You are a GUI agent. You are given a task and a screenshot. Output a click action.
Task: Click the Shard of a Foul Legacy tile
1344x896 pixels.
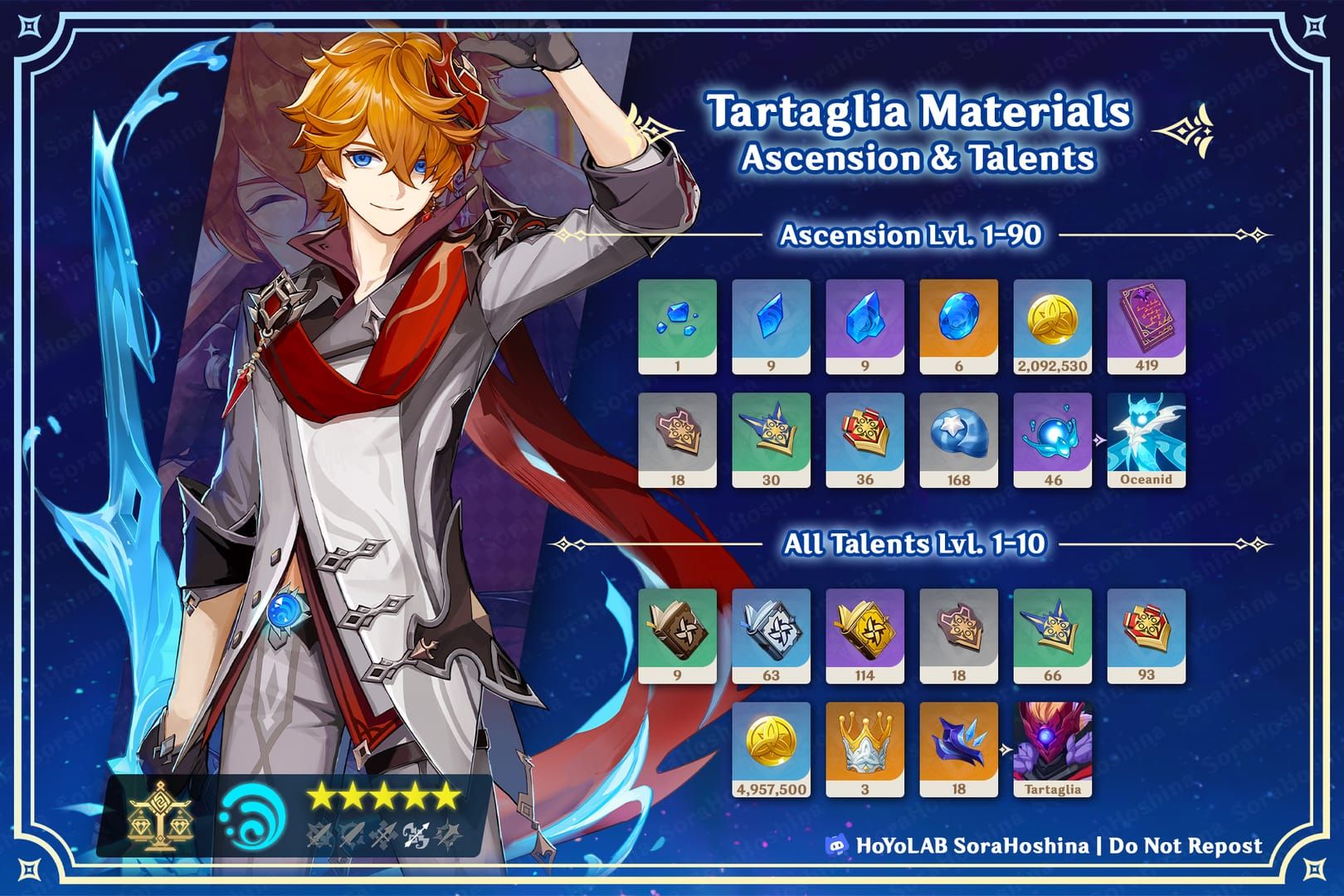point(958,749)
